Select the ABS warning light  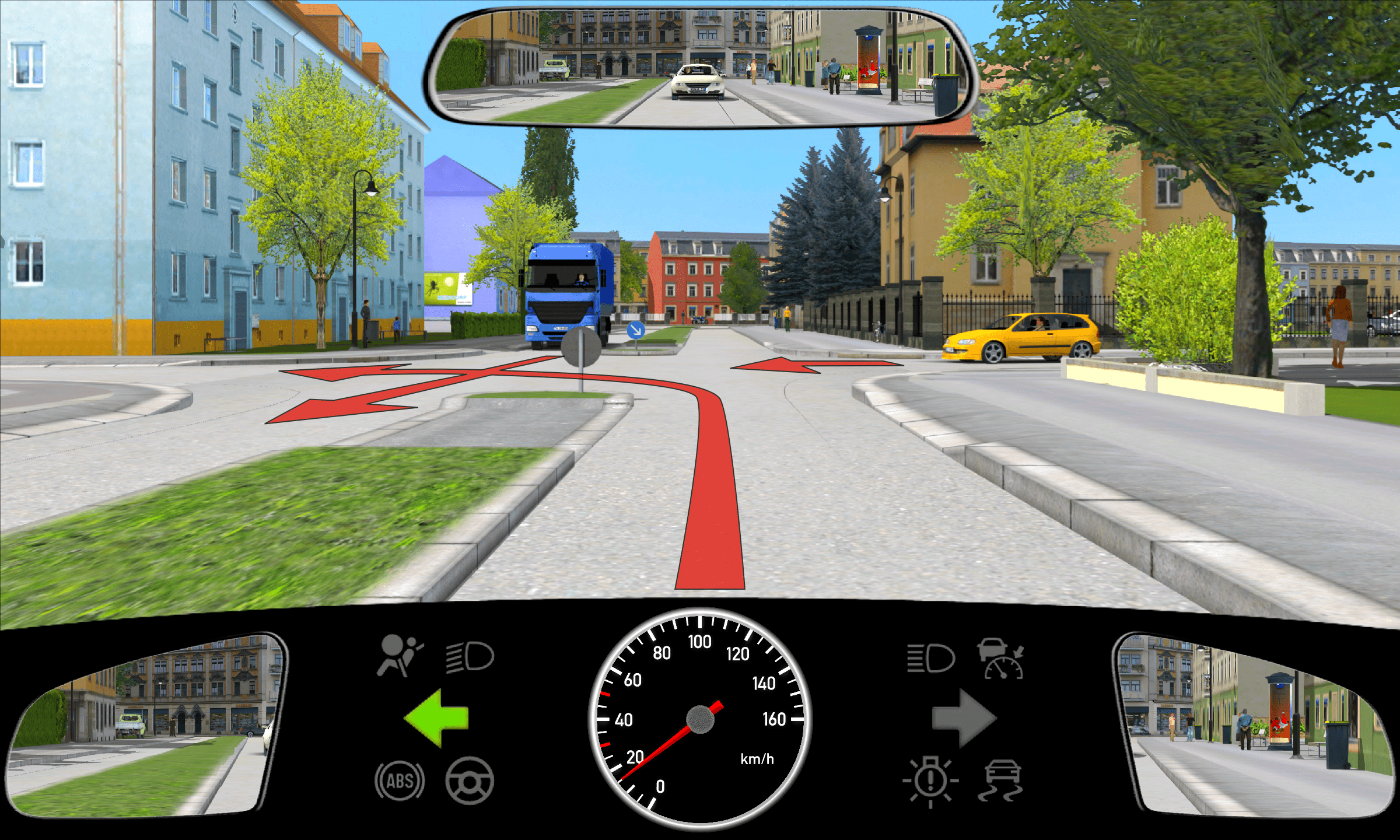[400, 780]
